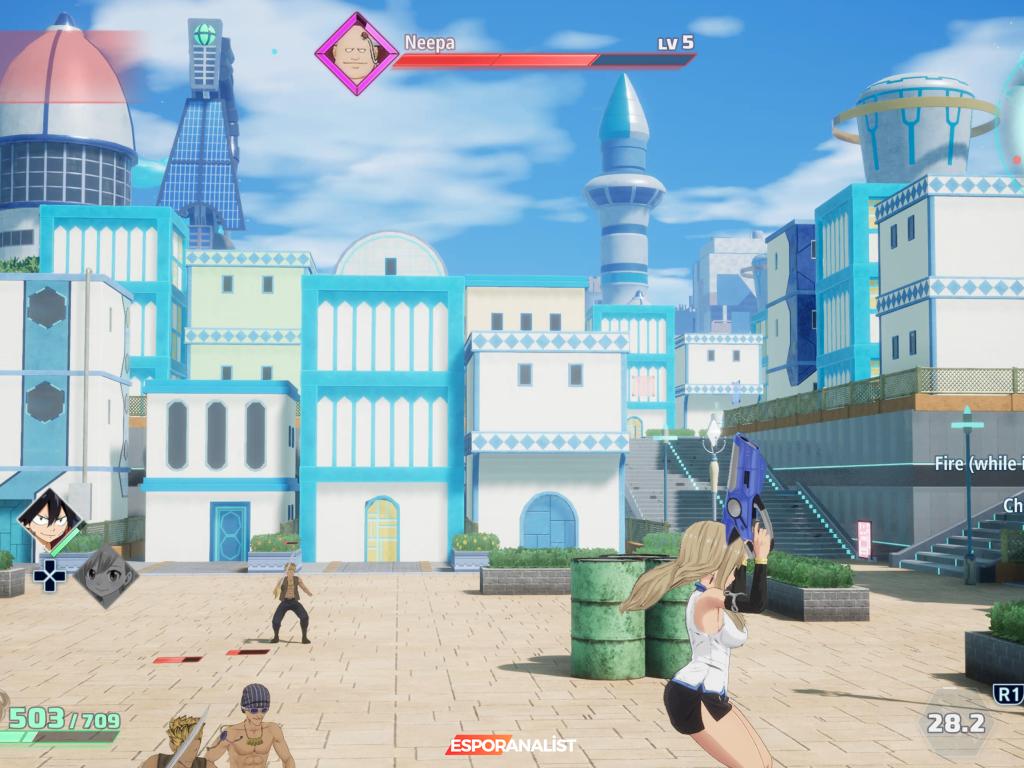Viewport: 1024px width, 768px height.
Task: Open the ESPORANALIST watermark logo
Action: pyautogui.click(x=511, y=745)
